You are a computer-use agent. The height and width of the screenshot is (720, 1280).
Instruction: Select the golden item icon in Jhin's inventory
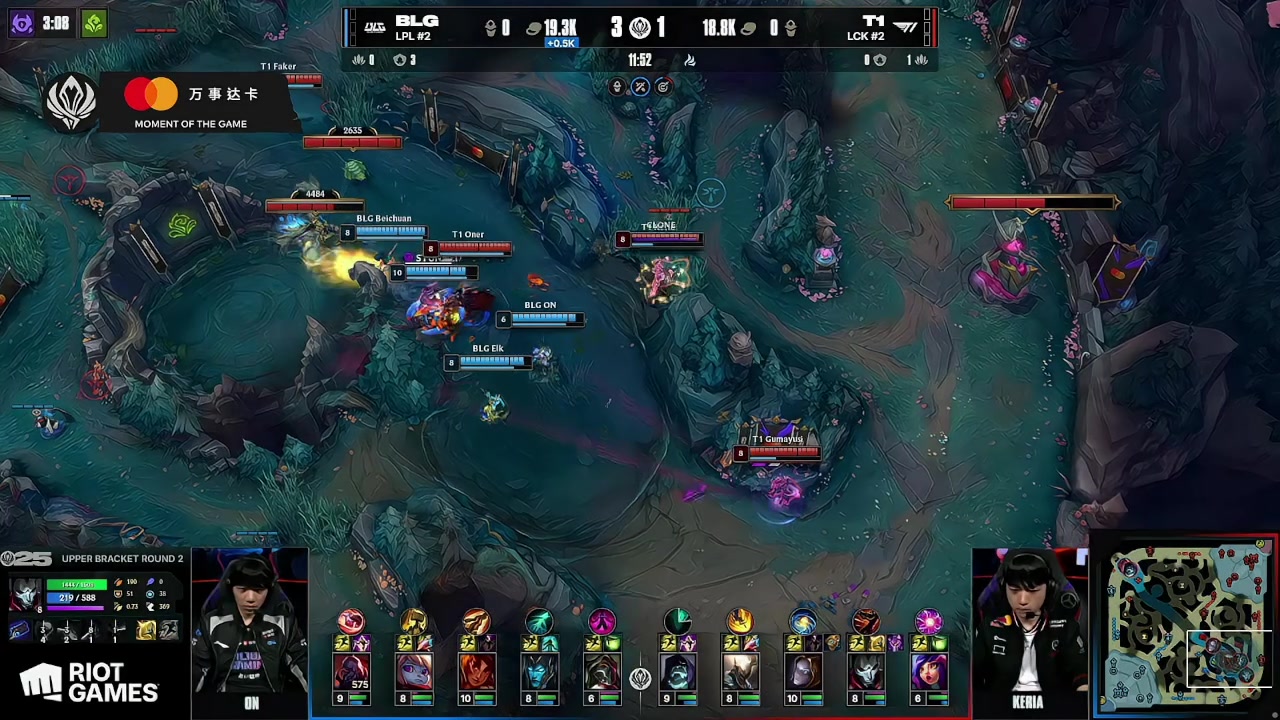click(x=146, y=630)
